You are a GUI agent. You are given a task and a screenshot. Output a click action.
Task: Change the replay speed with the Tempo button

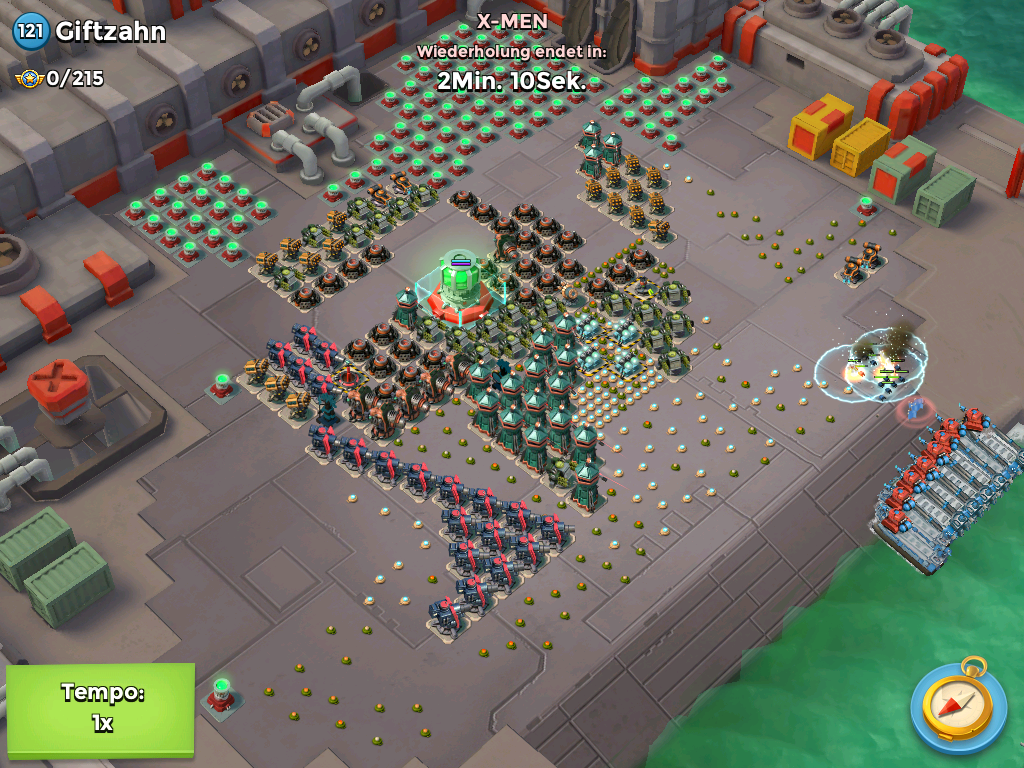click(x=100, y=708)
